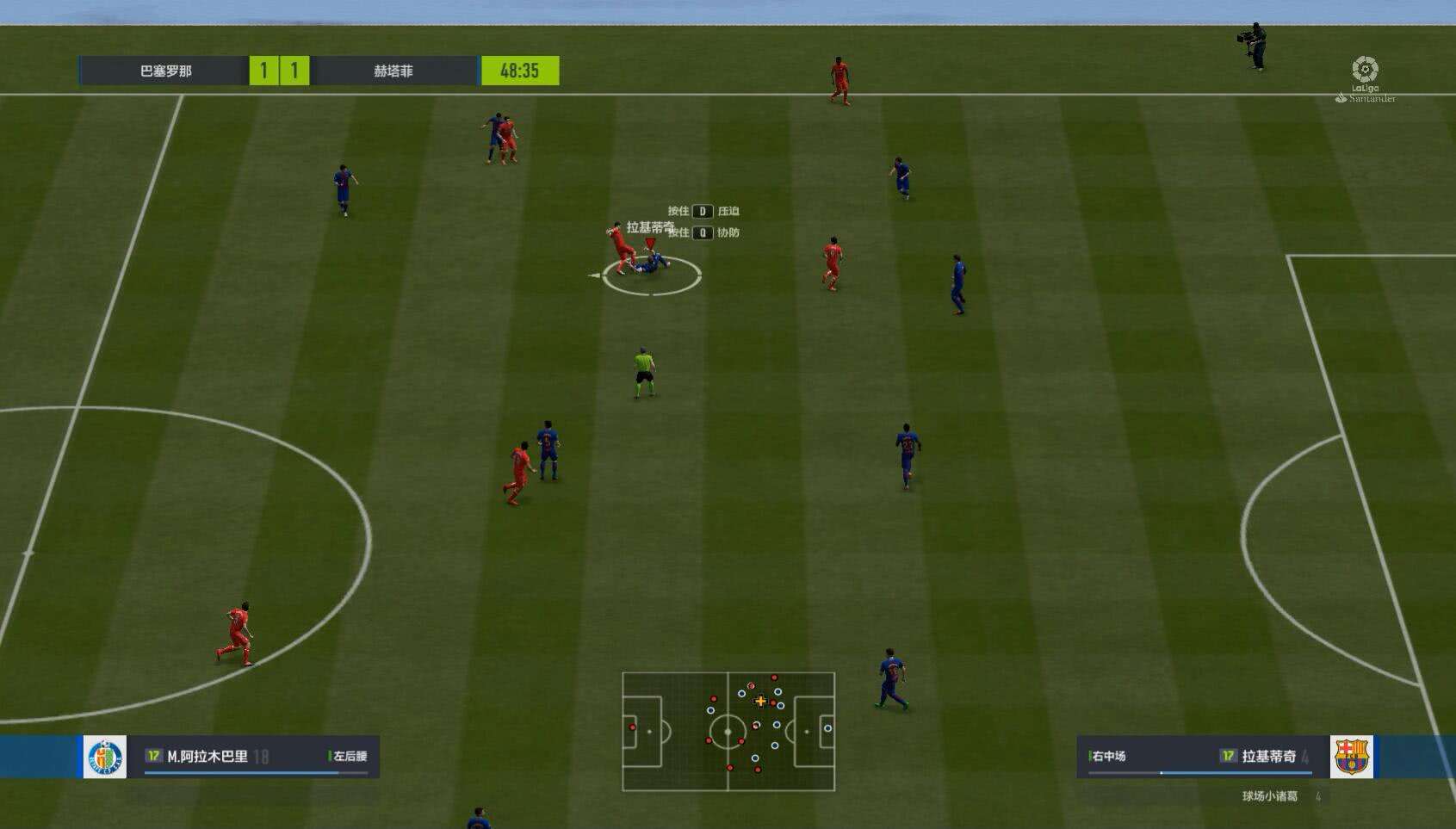
Task: Click the LaLiga Santander logo
Action: pyautogui.click(x=1365, y=78)
